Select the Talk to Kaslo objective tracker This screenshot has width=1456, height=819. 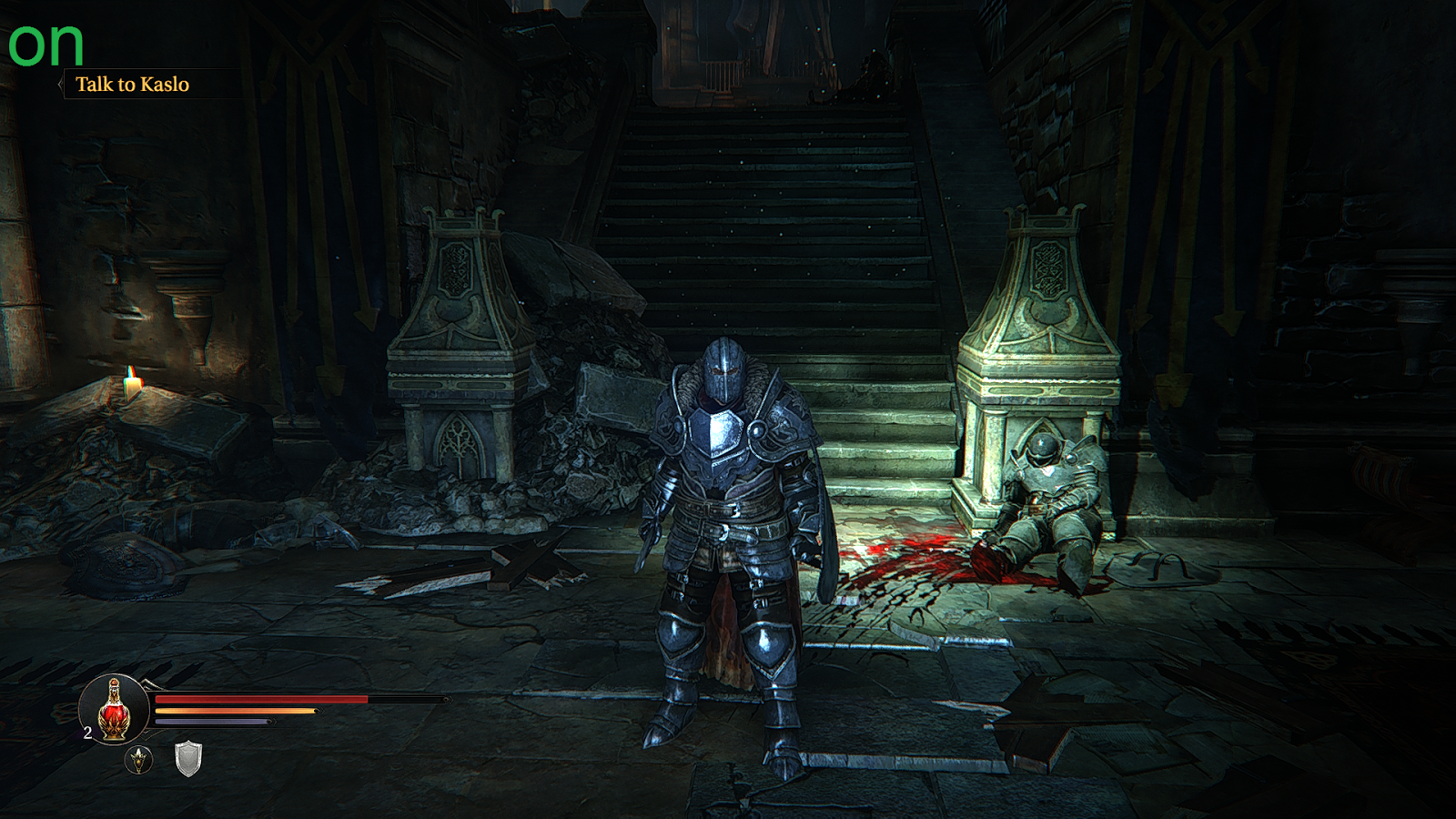click(132, 85)
